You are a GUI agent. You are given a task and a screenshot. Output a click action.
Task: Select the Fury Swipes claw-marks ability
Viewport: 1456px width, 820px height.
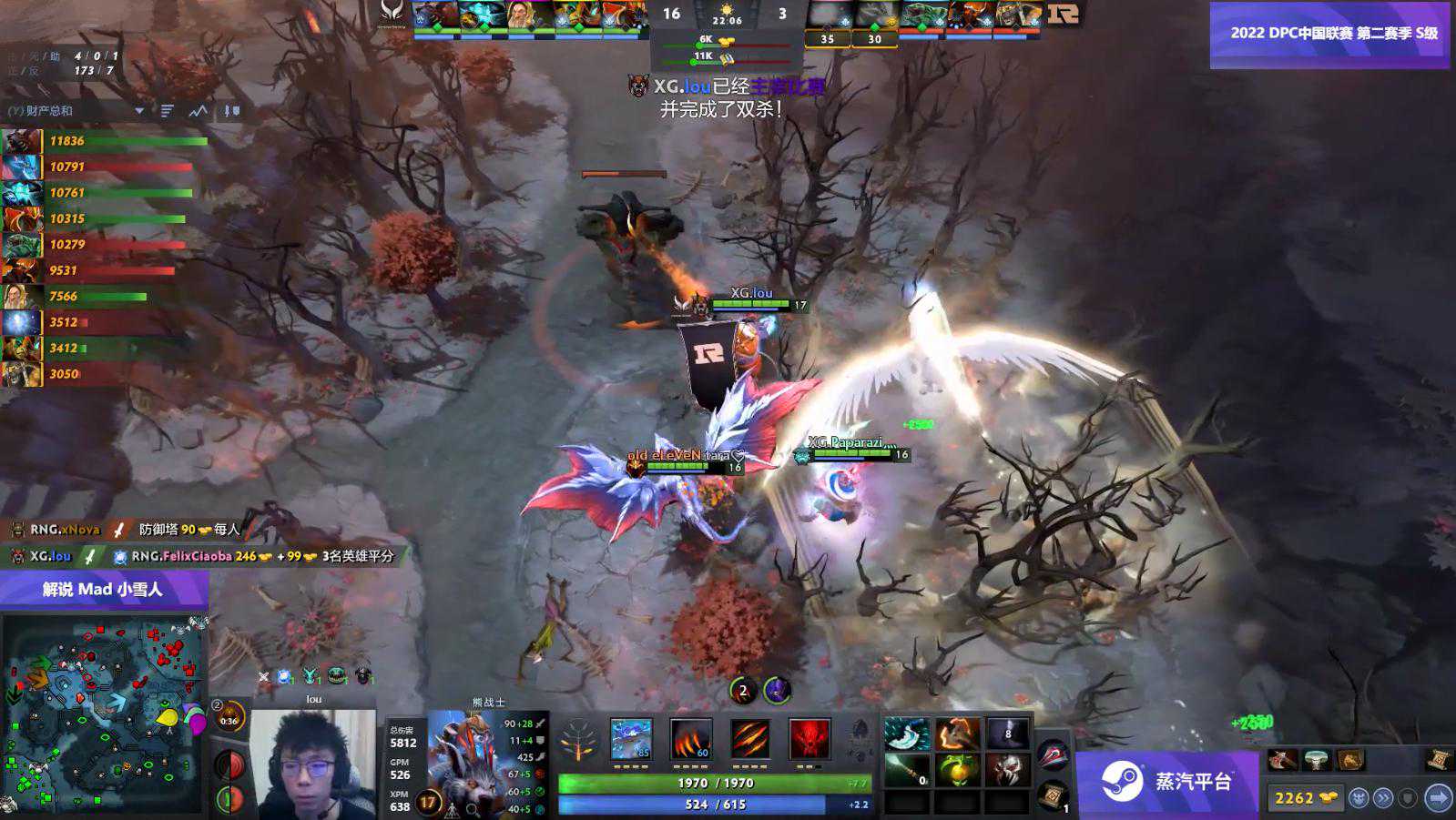point(749,739)
